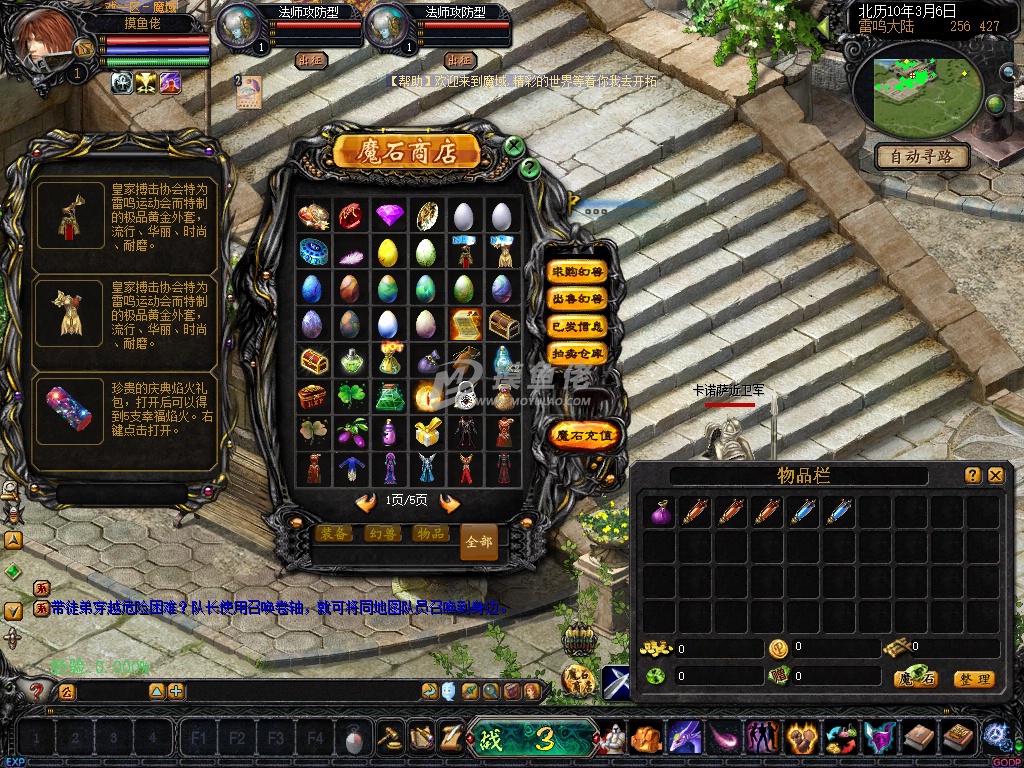Choose the yellow gift box item
Viewport: 1024px width, 768px height.
tap(427, 432)
